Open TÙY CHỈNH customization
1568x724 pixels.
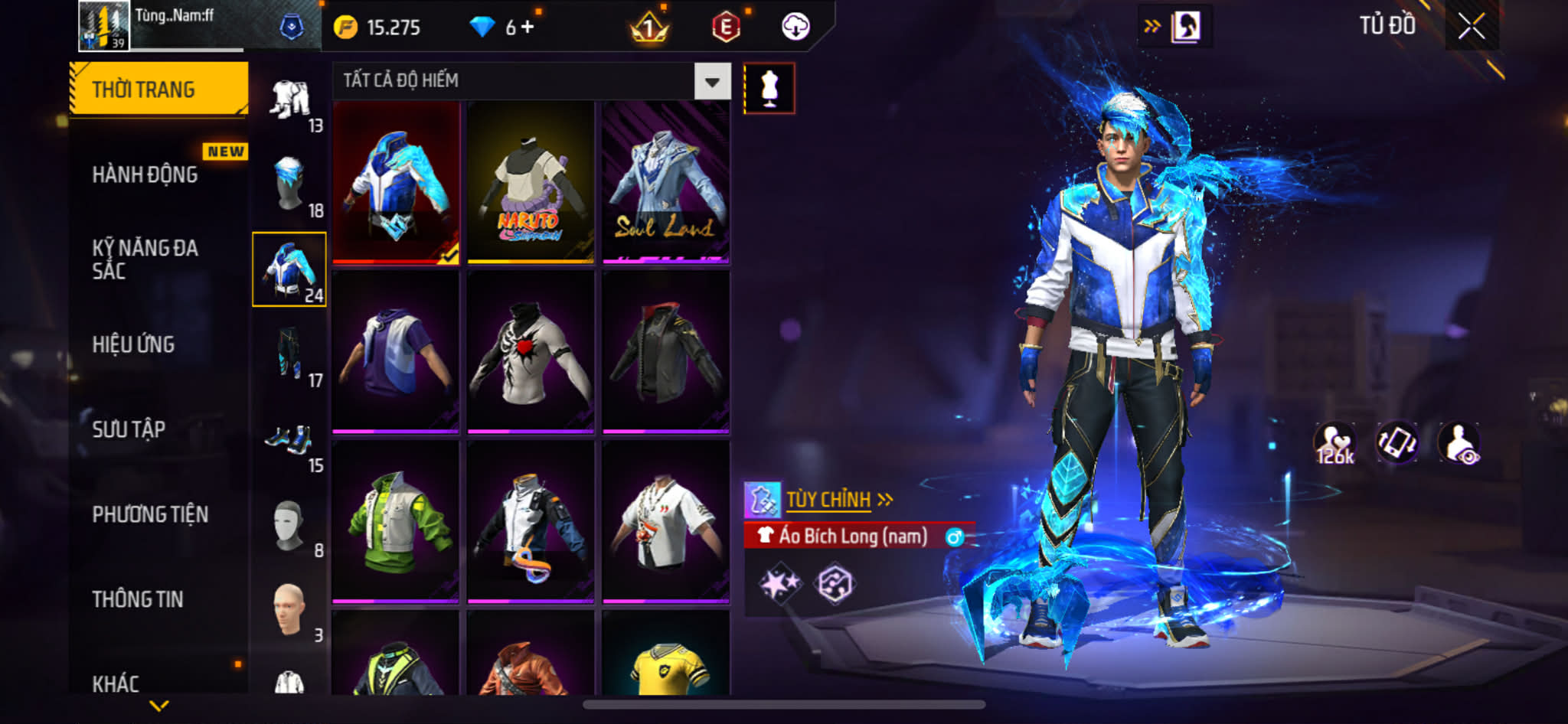tap(829, 500)
